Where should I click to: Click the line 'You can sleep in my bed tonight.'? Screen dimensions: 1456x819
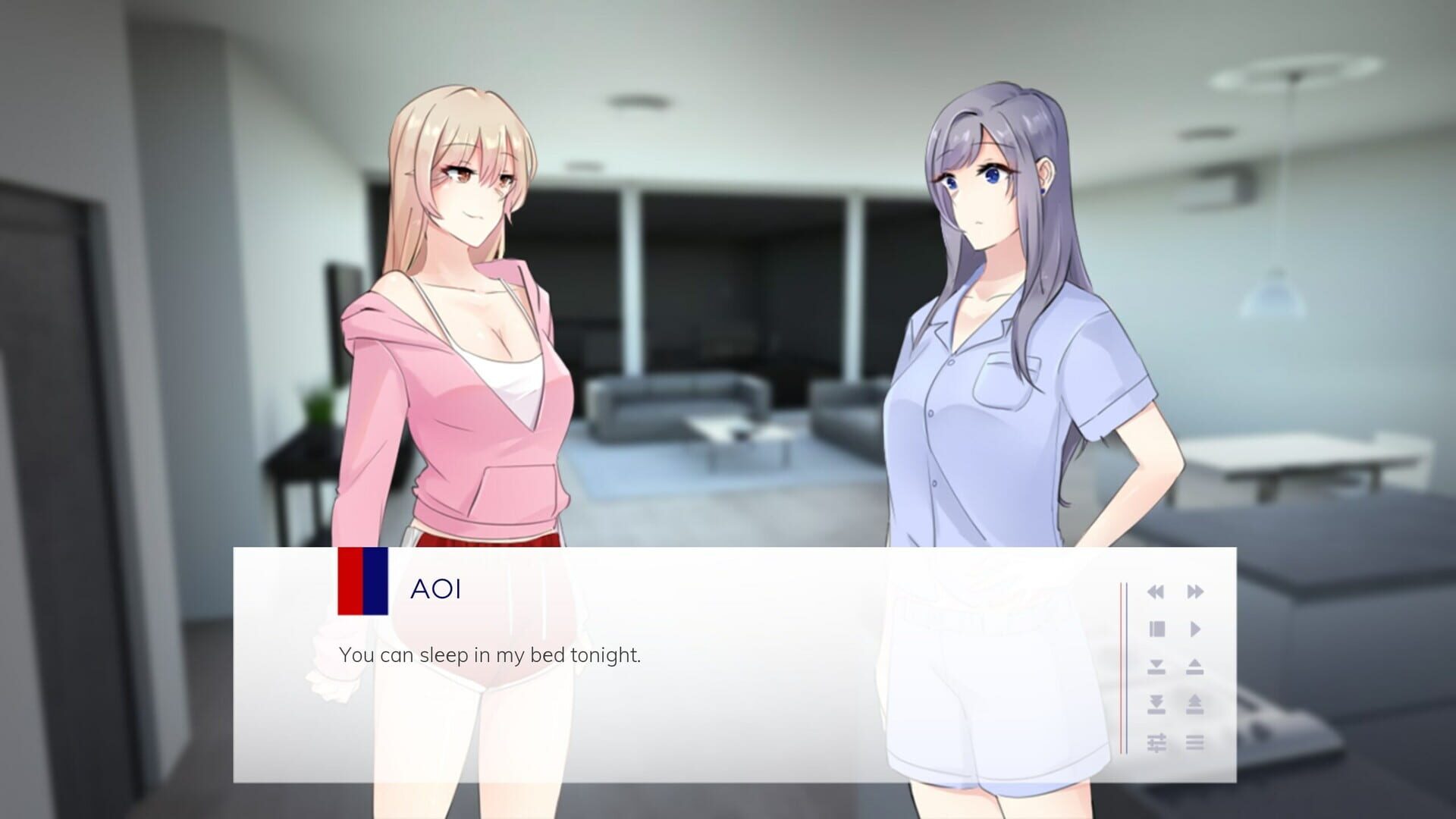pos(490,657)
